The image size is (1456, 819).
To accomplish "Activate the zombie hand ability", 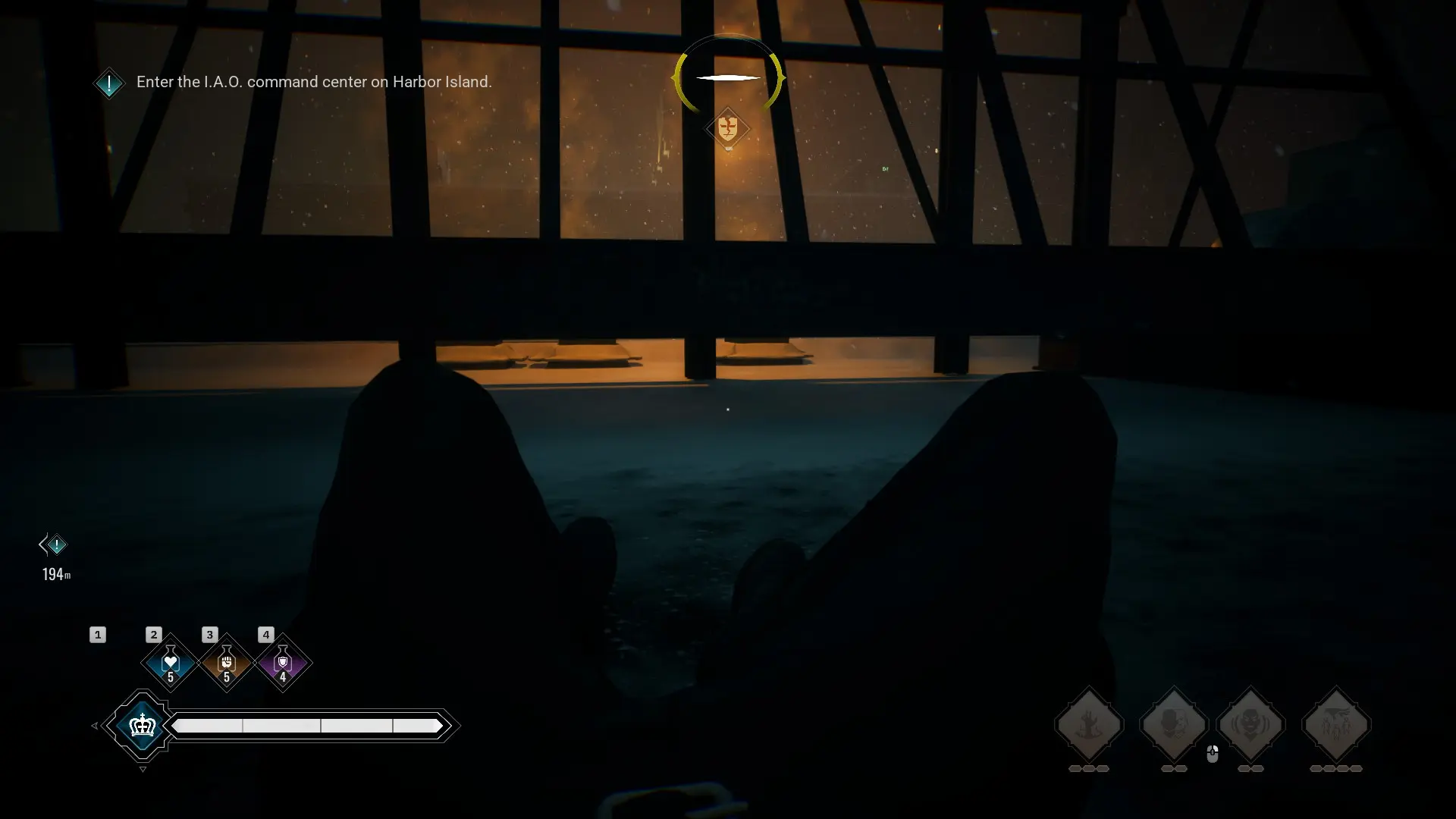I will point(1089,725).
